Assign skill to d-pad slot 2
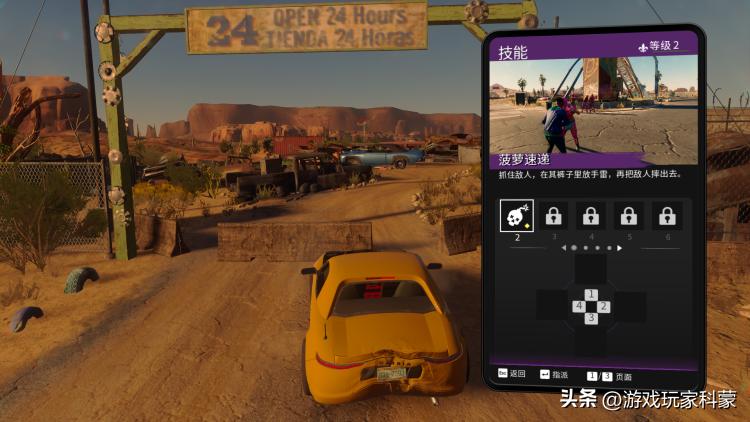Image resolution: width=750 pixels, height=422 pixels. [604, 306]
